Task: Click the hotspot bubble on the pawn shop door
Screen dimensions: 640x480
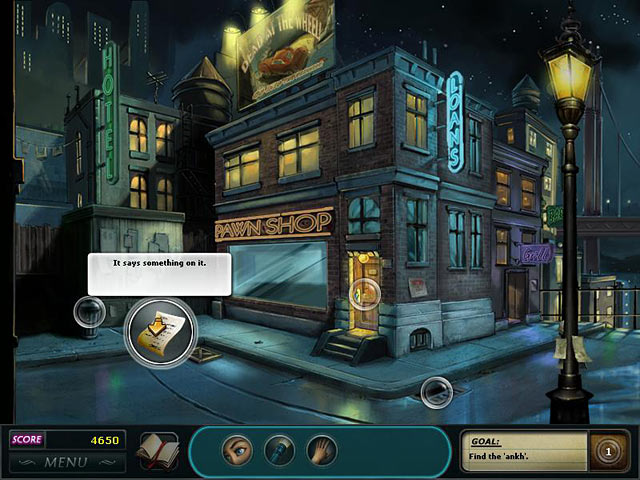Action: pos(364,293)
